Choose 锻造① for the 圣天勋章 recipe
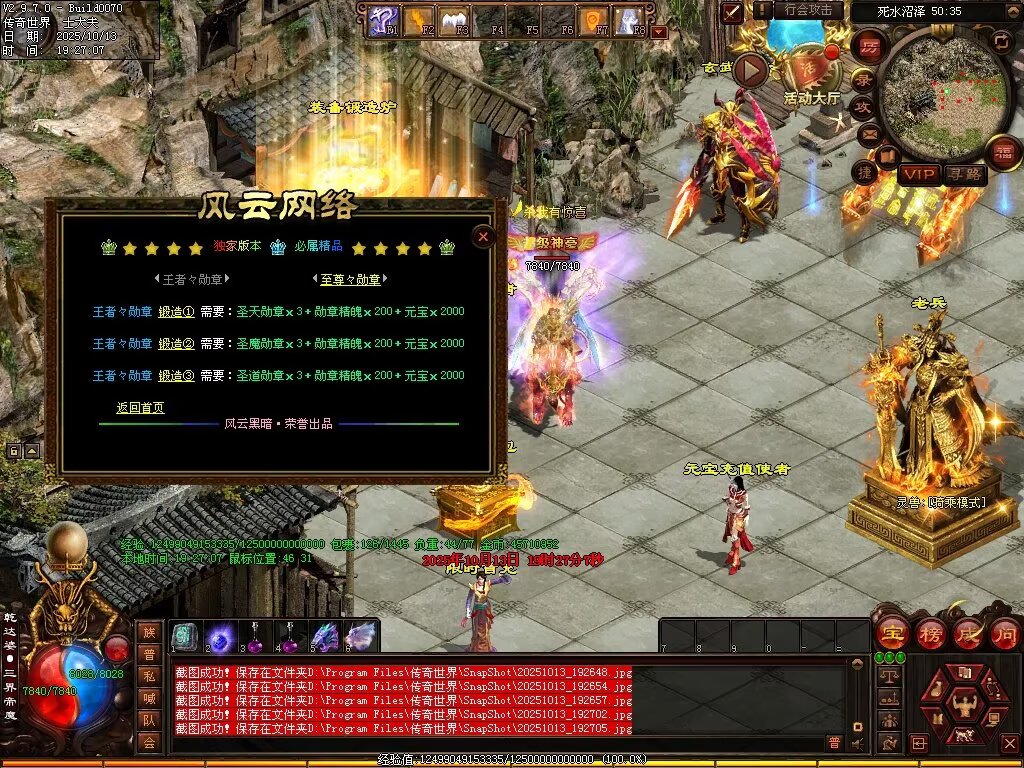 click(x=176, y=312)
